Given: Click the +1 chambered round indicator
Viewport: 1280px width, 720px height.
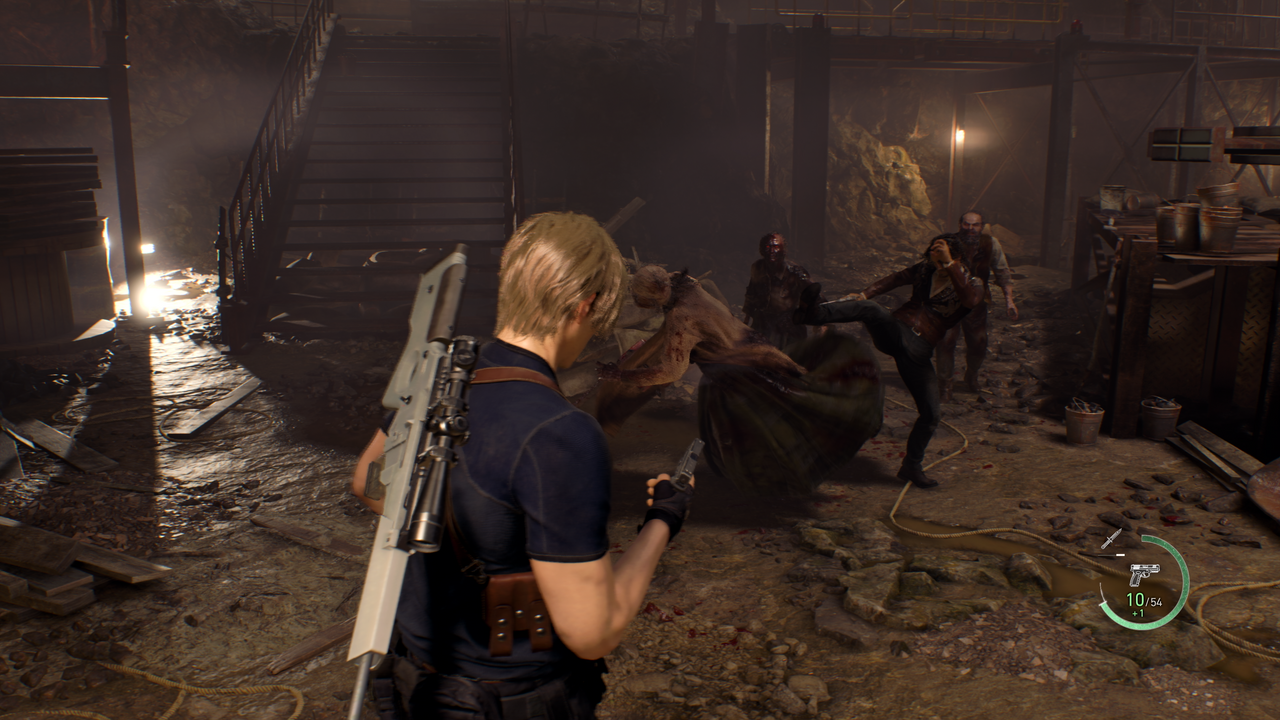Looking at the screenshot, I should pyautogui.click(x=1136, y=614).
